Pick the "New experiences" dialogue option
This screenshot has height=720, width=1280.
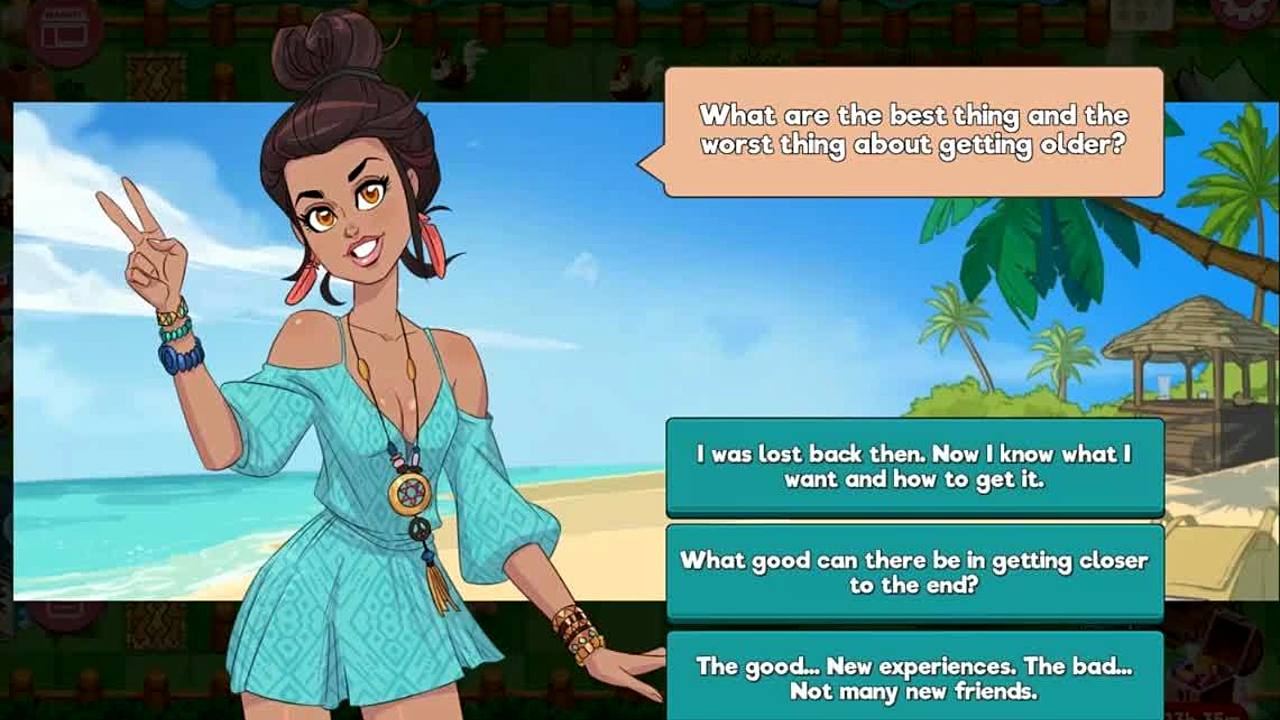pyautogui.click(x=914, y=677)
